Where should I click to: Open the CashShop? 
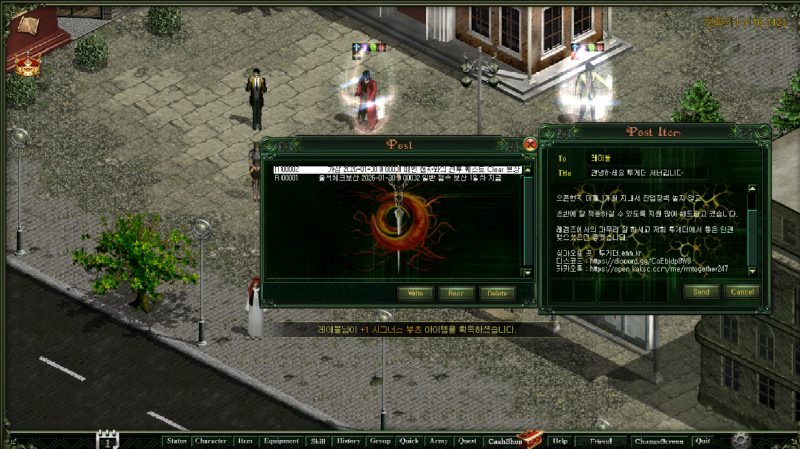(x=503, y=440)
